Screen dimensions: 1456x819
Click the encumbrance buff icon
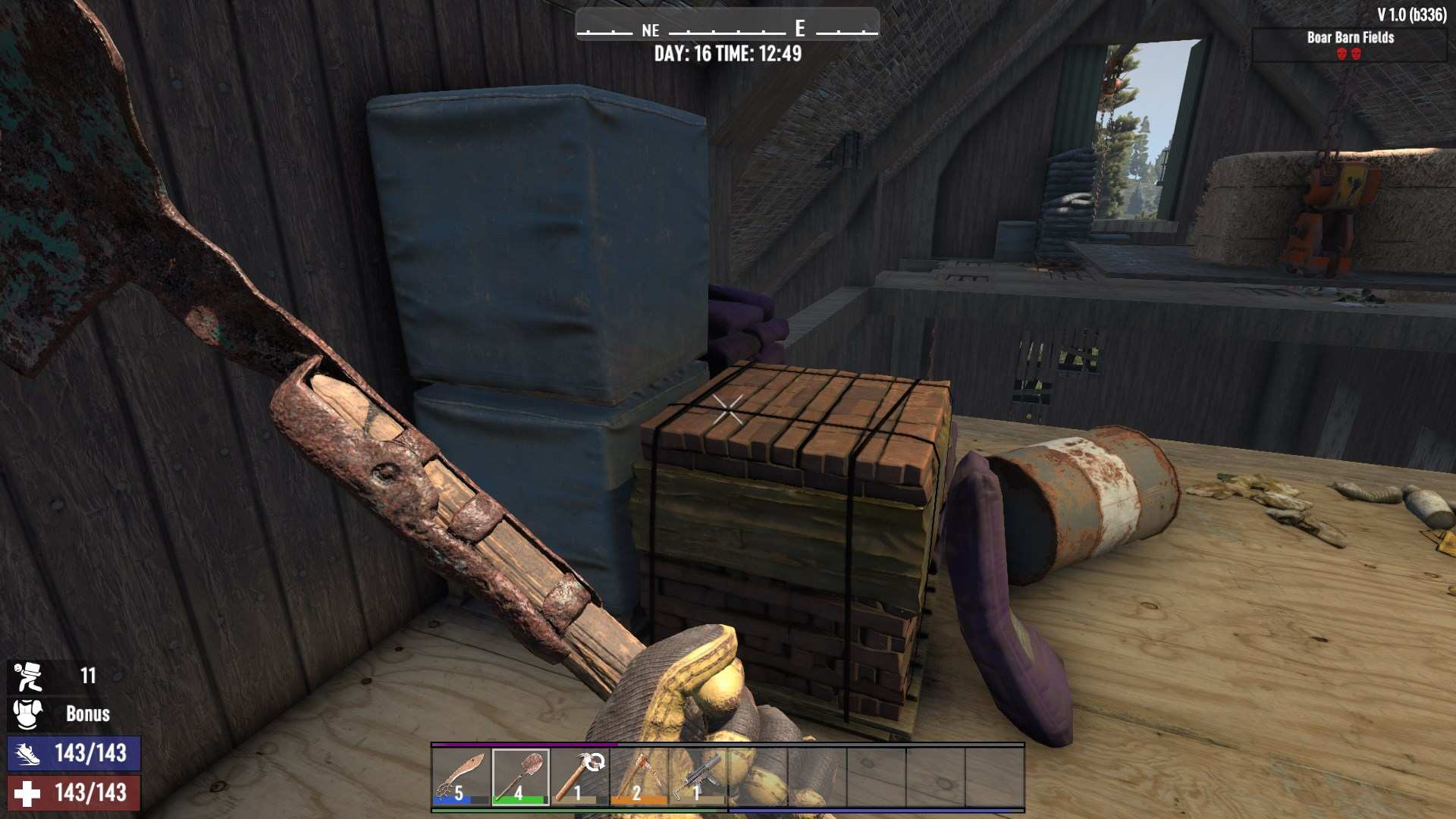pyautogui.click(x=29, y=676)
